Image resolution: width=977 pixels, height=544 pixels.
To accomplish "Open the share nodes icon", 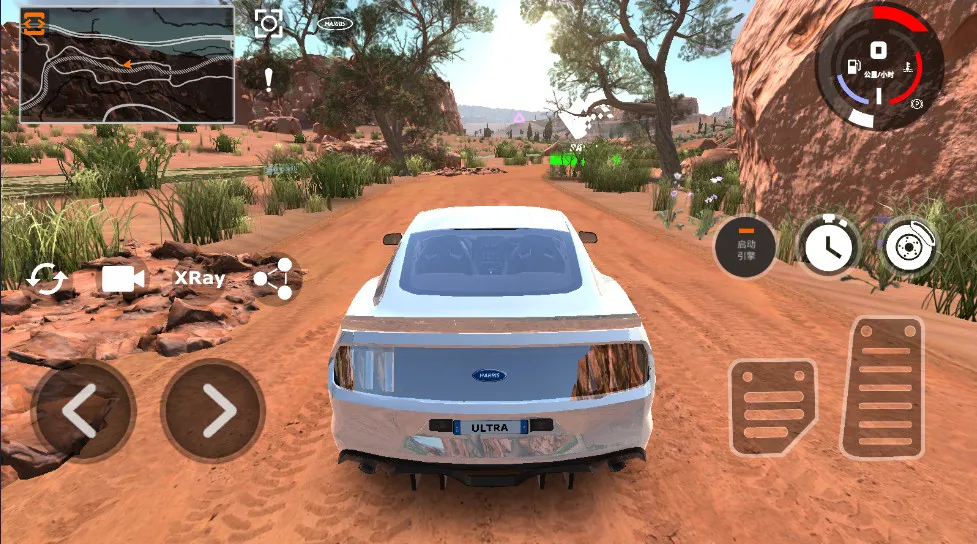I will 274,279.
